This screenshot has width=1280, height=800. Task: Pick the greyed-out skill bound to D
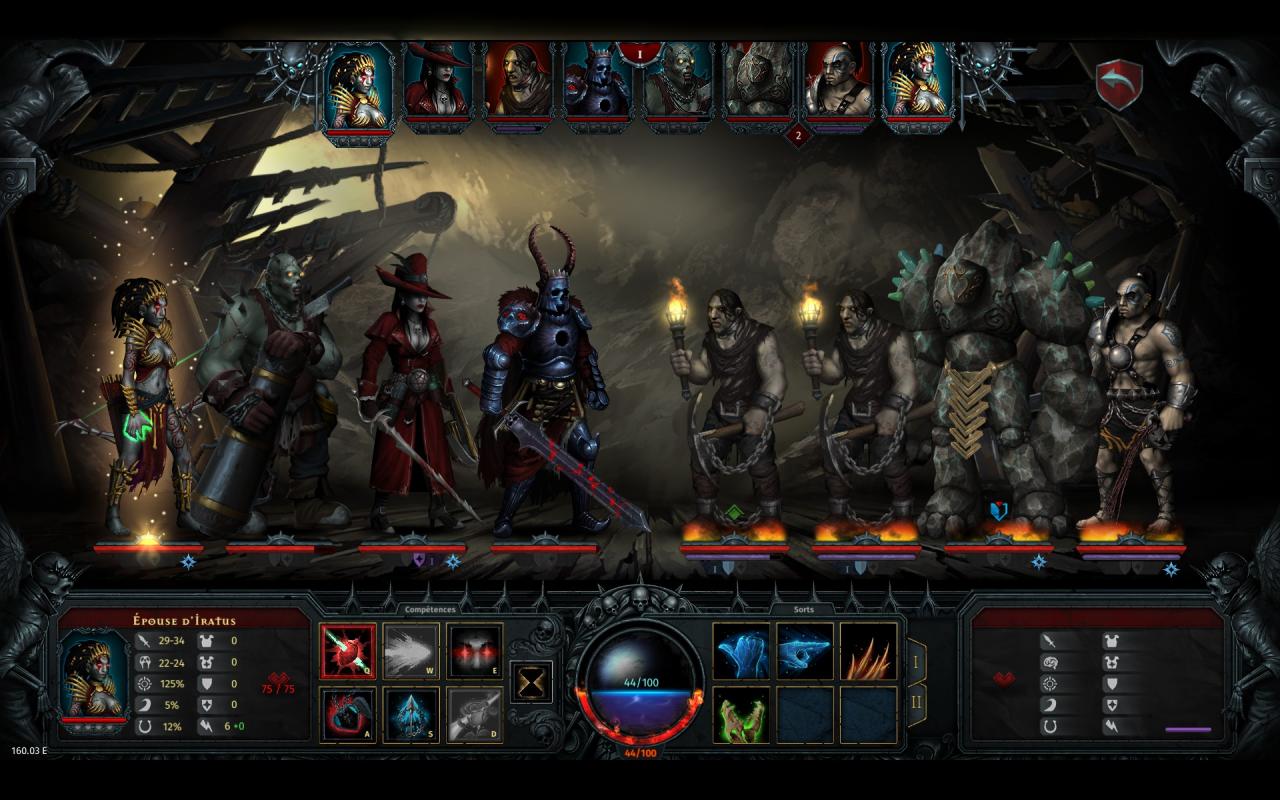pyautogui.click(x=474, y=714)
